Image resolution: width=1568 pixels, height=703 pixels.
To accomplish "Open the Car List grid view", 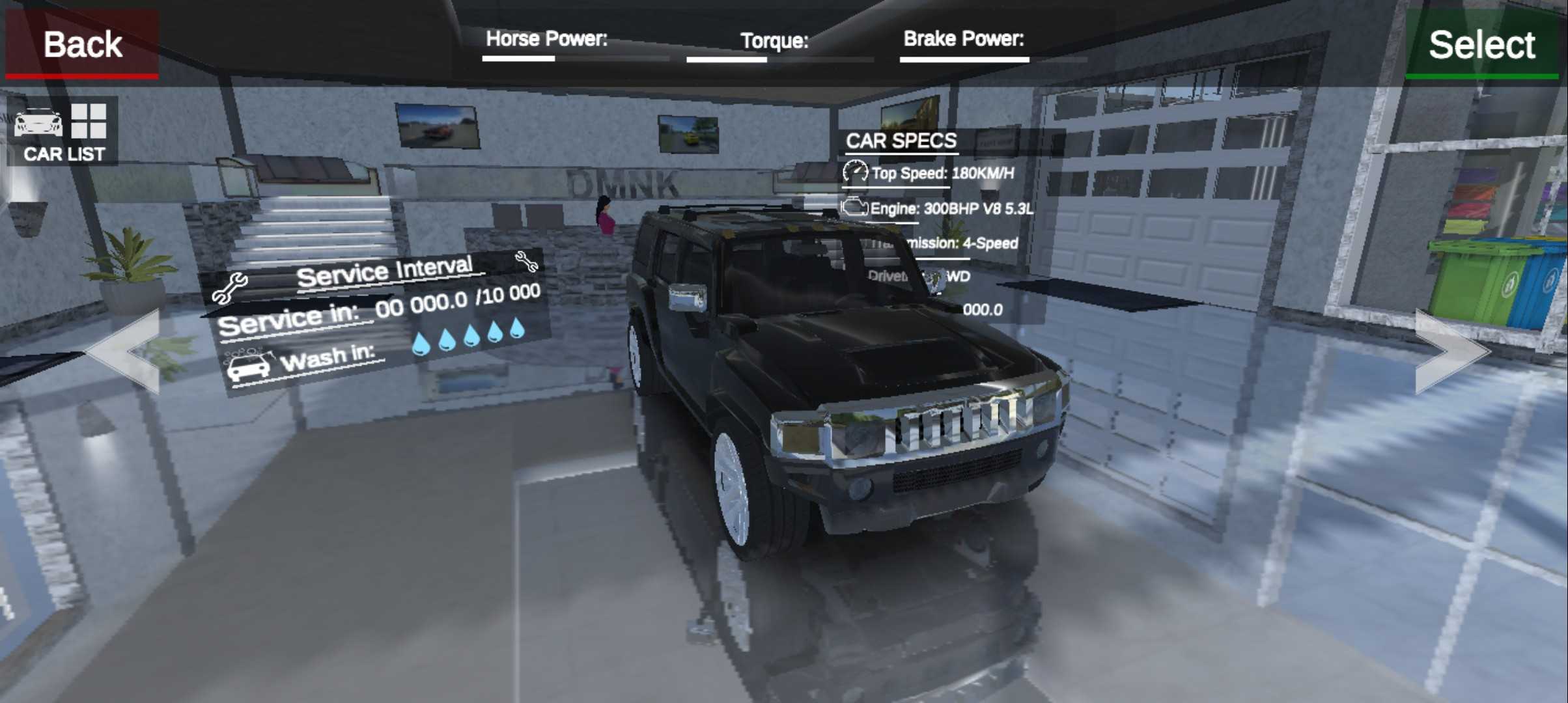I will click(63, 133).
